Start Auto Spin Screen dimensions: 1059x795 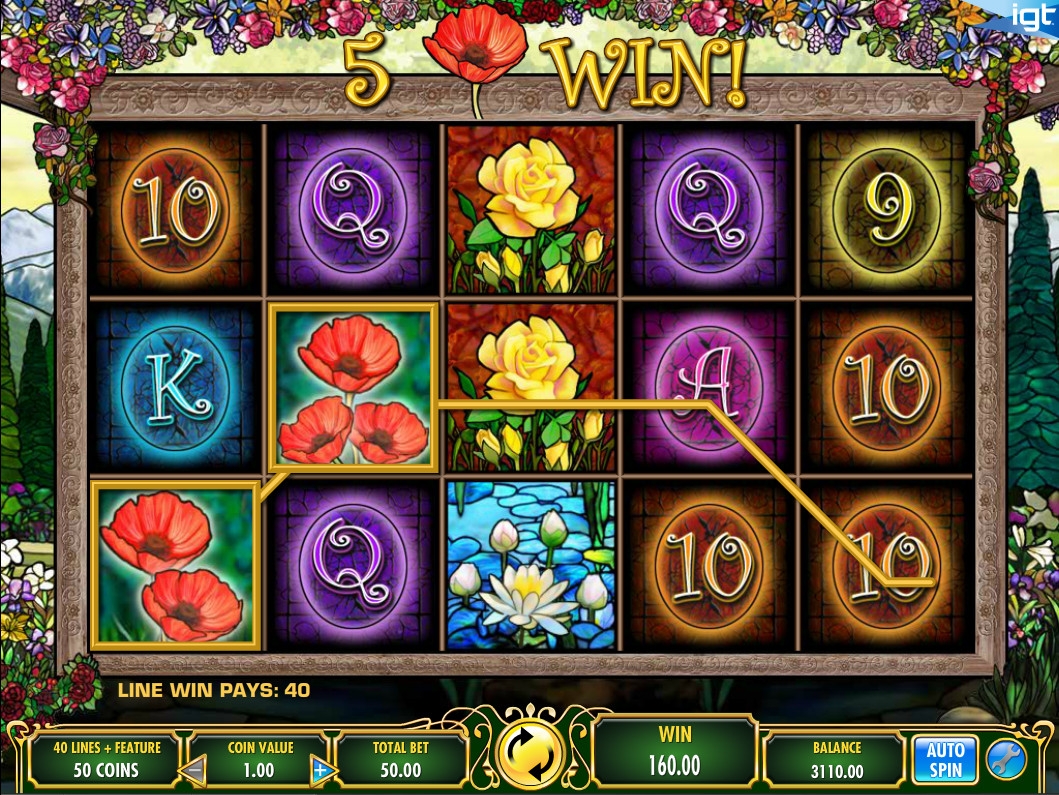(x=944, y=760)
